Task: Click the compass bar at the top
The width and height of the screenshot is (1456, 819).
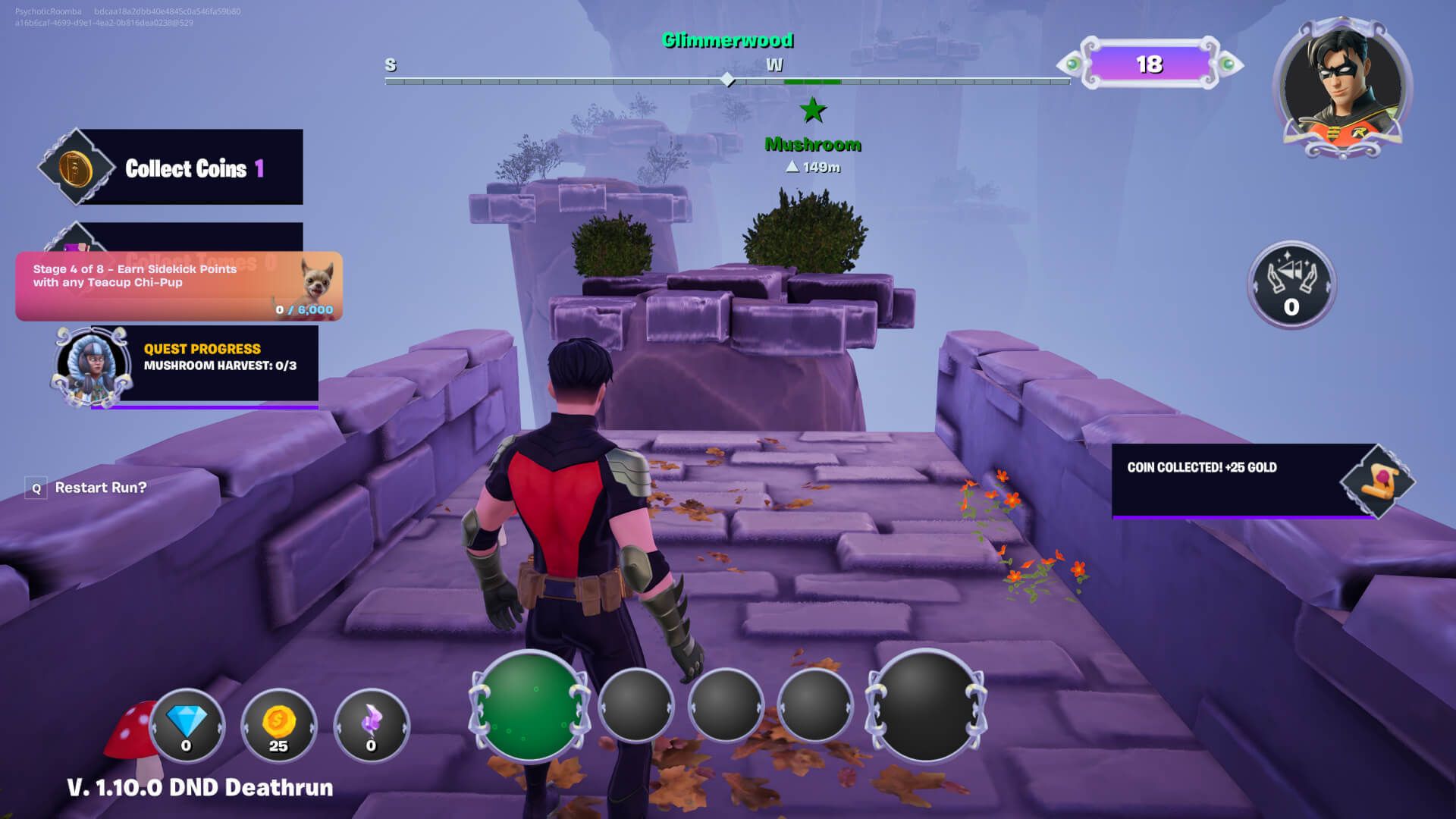Action: (726, 80)
